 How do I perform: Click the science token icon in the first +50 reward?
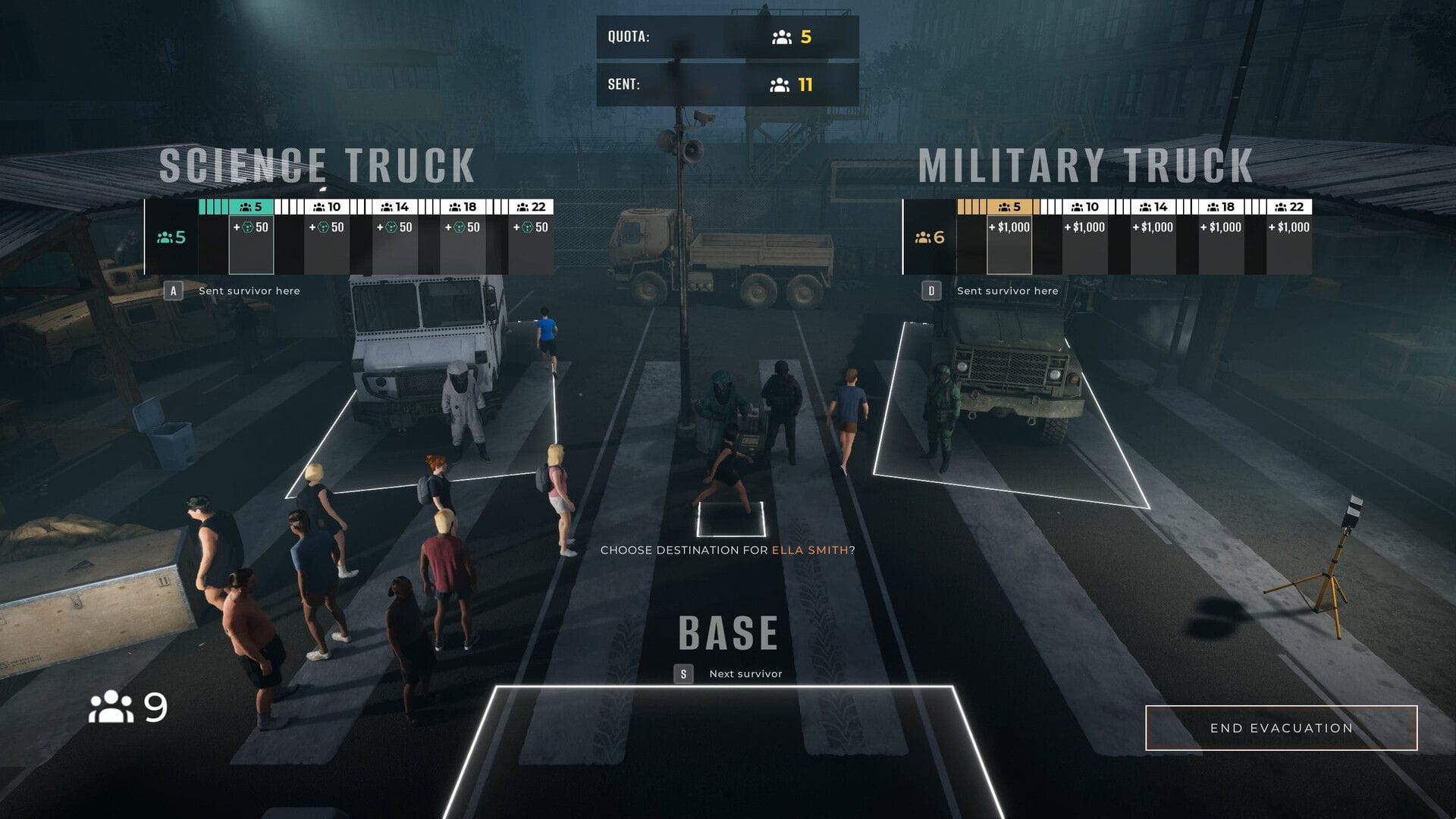point(248,226)
